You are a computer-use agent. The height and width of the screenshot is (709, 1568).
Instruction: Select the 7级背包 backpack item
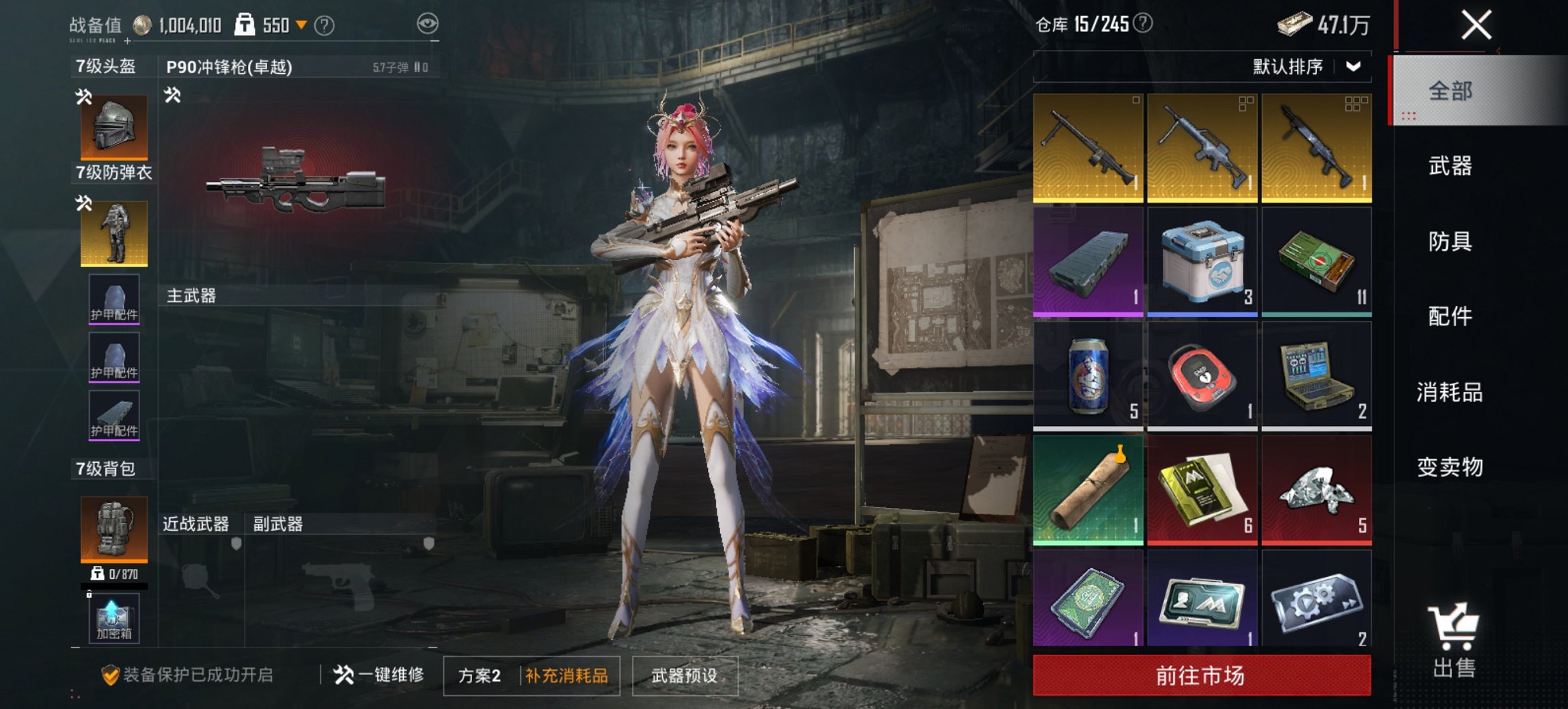coord(113,530)
